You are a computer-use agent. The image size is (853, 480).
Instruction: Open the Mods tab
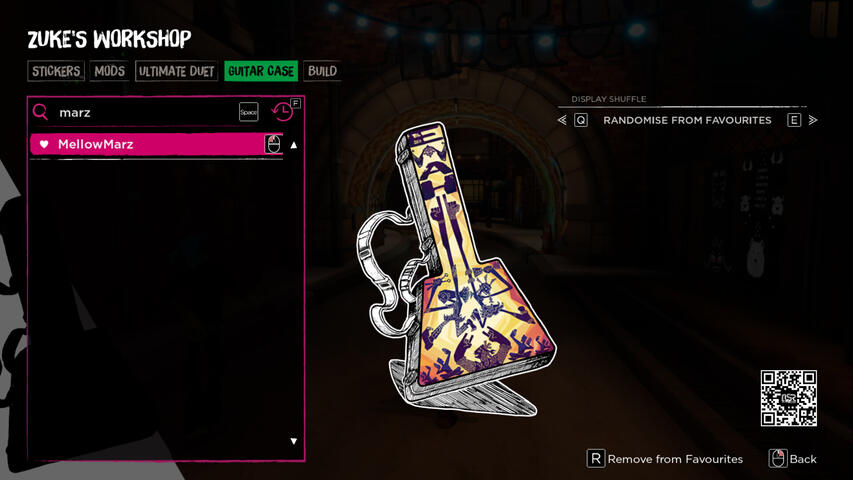click(109, 71)
